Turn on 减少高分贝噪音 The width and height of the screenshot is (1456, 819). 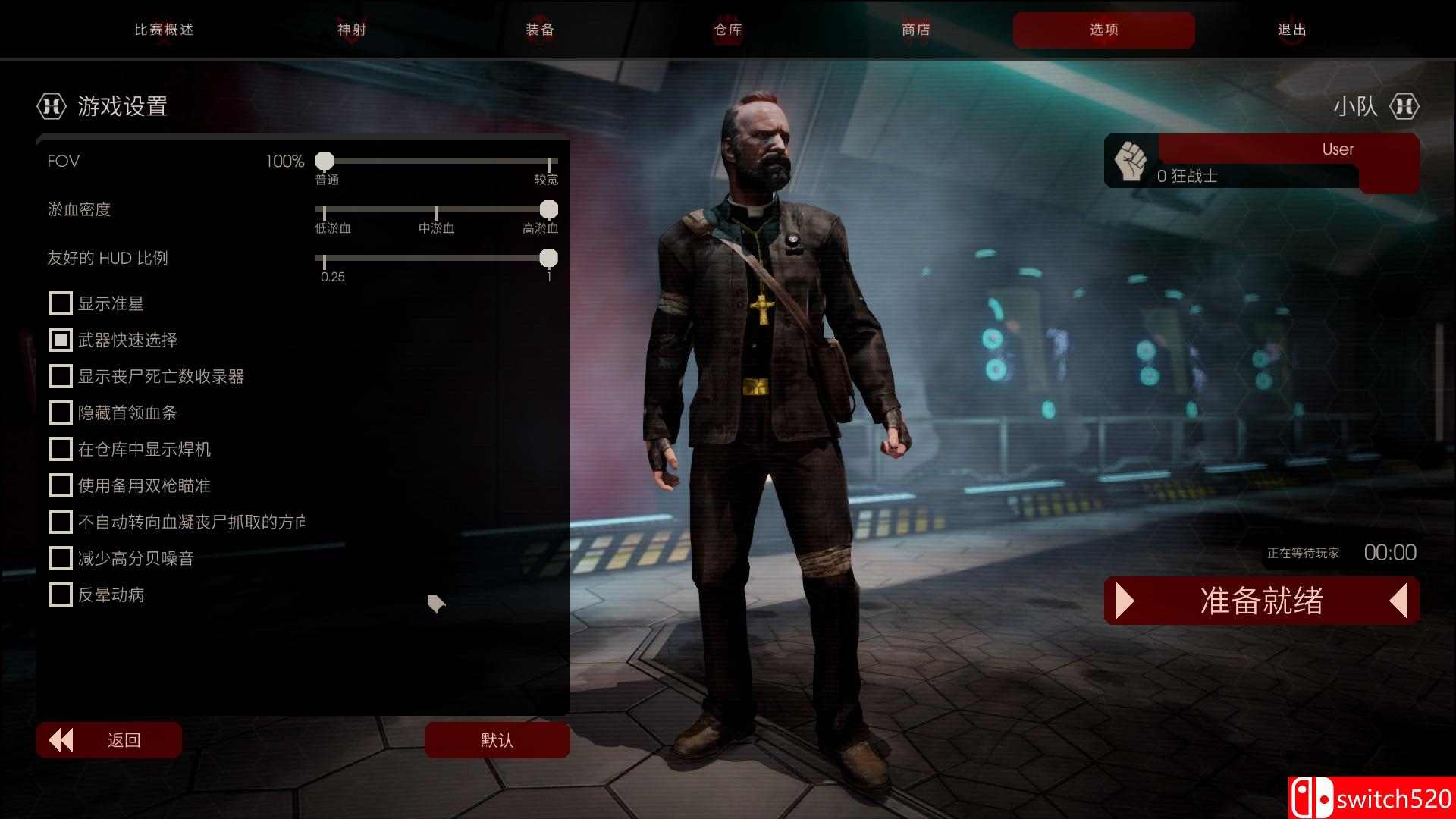(61, 558)
